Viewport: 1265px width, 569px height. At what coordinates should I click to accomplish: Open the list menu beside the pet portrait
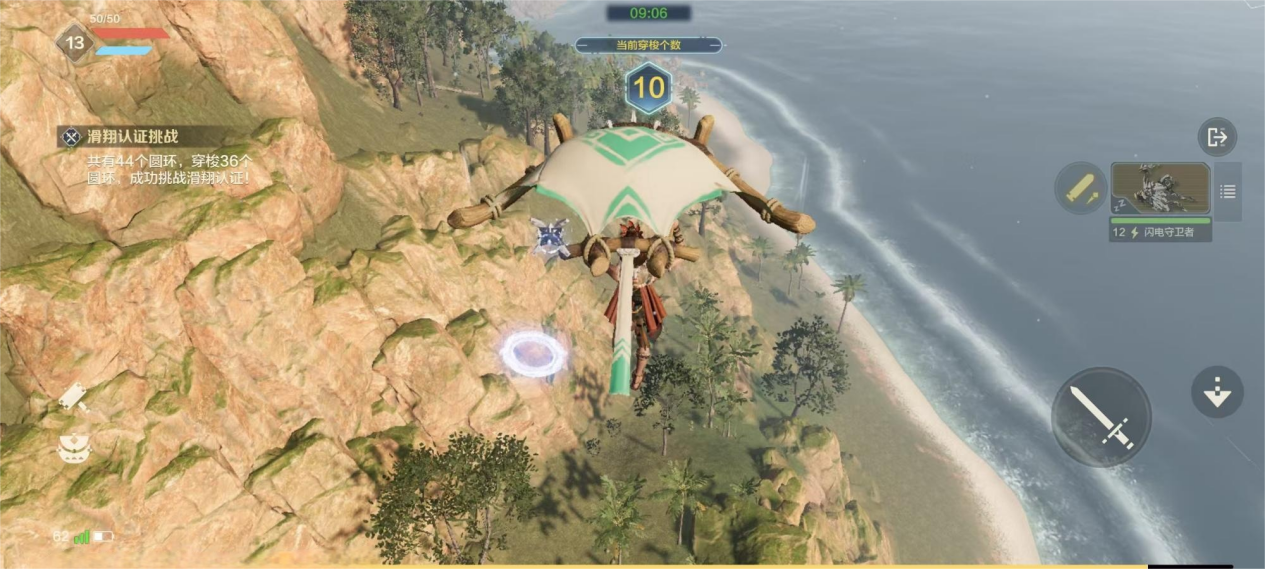(1228, 191)
